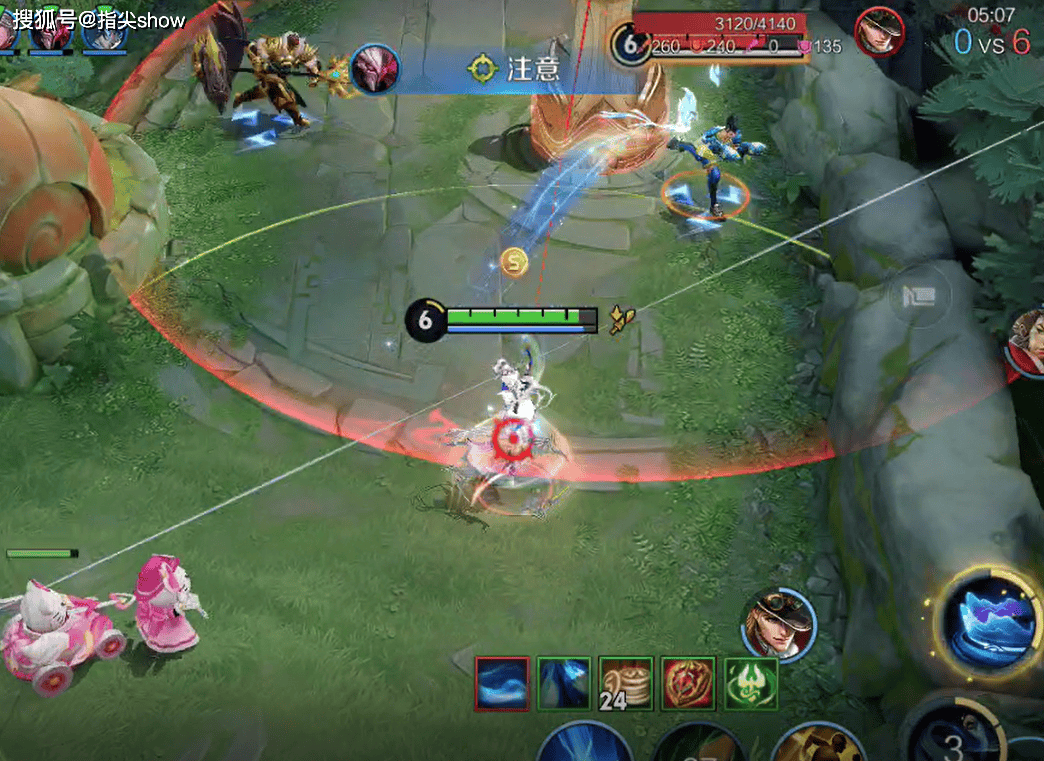This screenshot has width=1044, height=761.
Task: Tap the enemy cowboy hero portrait beside the timer
Action: (880, 32)
